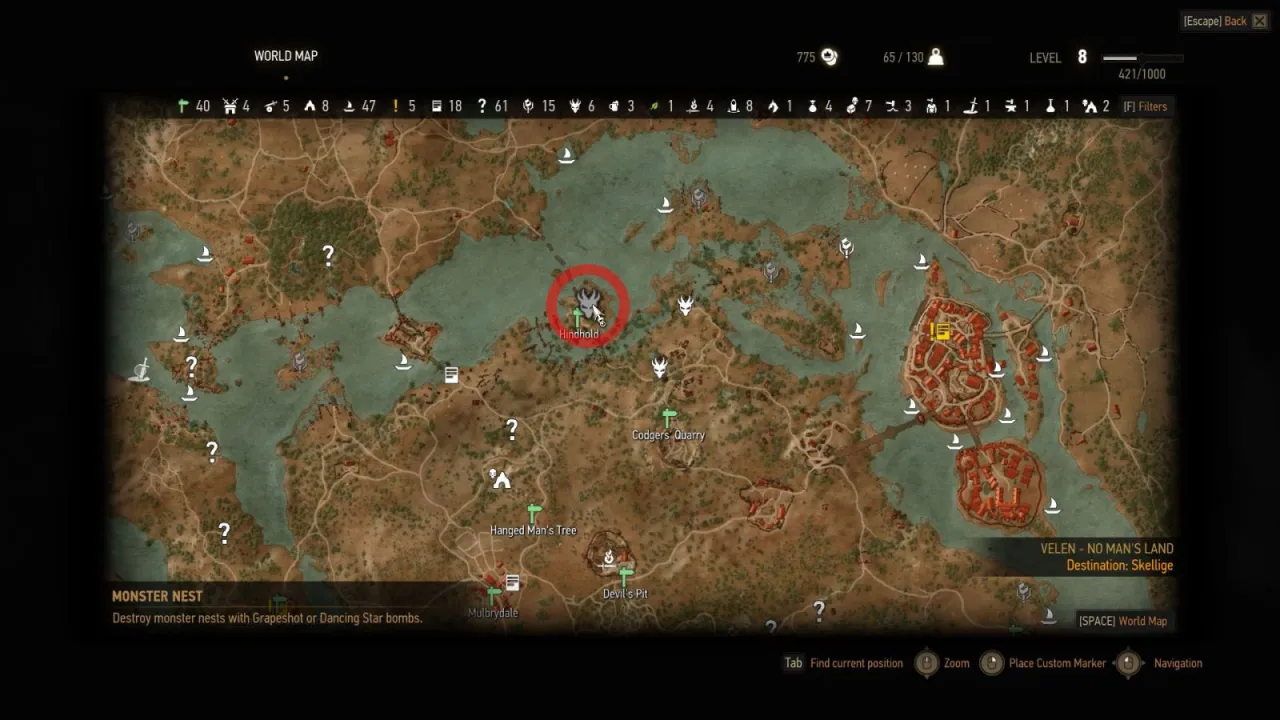Click the highlighted monster nest marker at Hindhold
This screenshot has height=720, width=1280.
[588, 299]
